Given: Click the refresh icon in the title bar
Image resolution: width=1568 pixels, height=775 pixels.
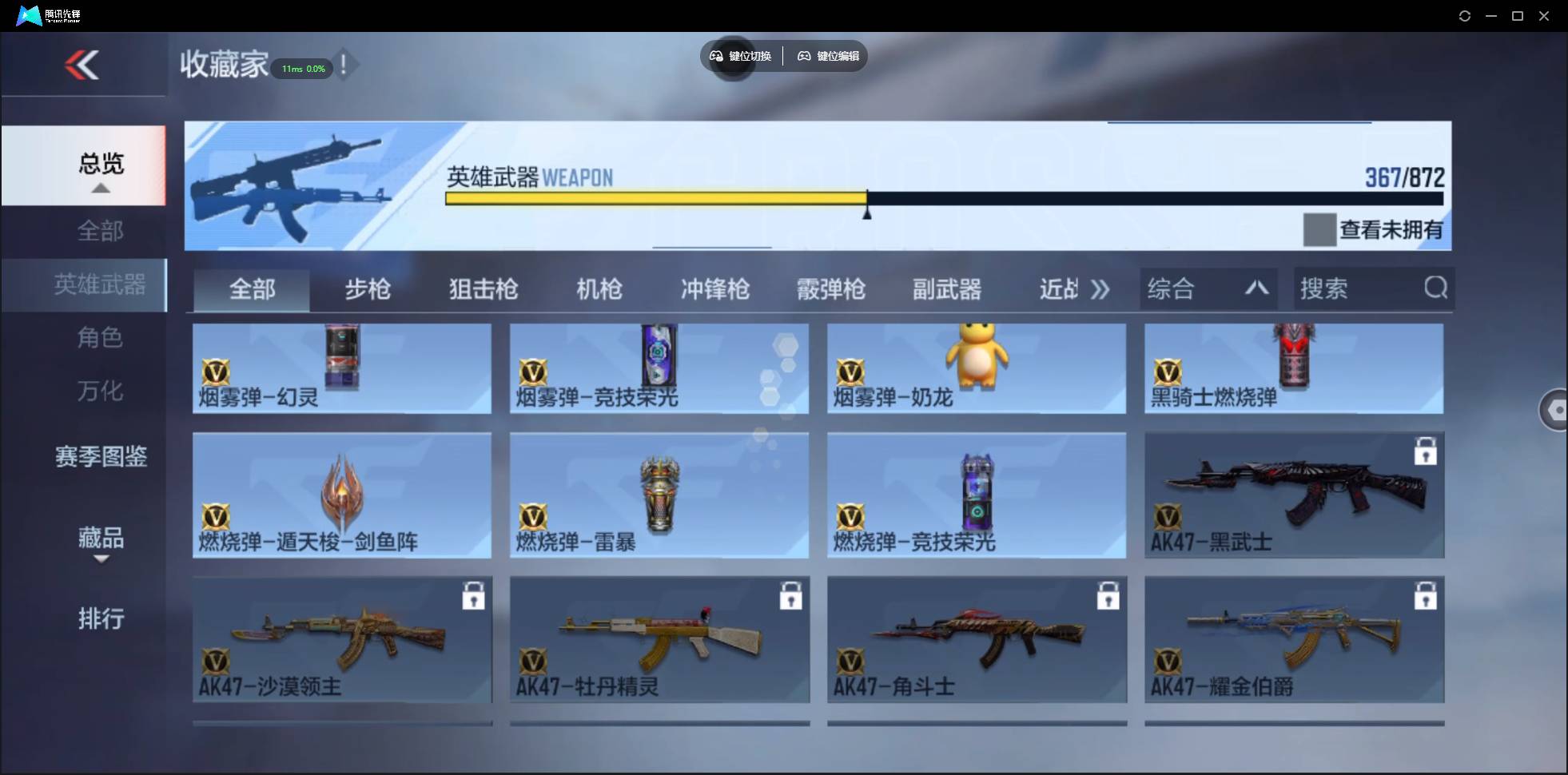Looking at the screenshot, I should (1465, 15).
